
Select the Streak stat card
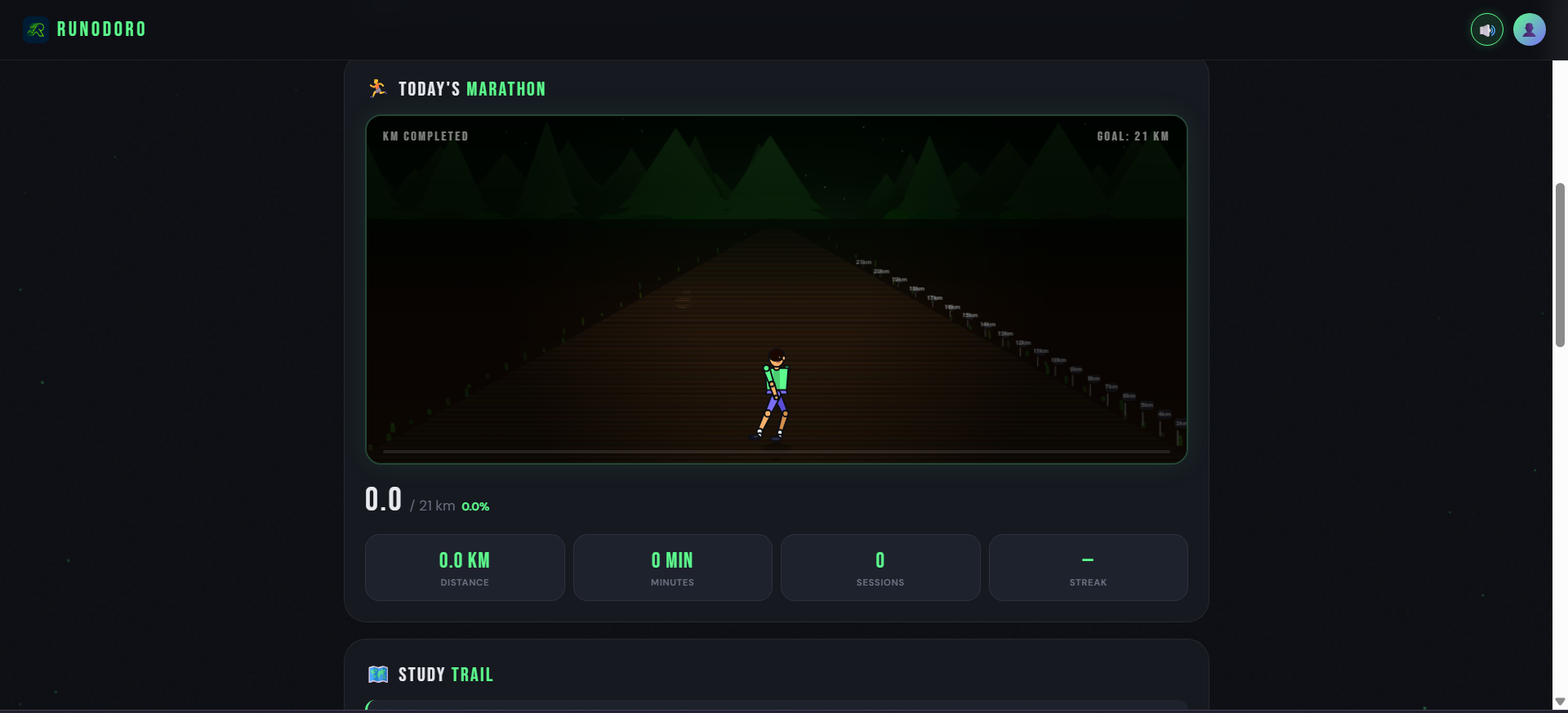pyautogui.click(x=1088, y=568)
